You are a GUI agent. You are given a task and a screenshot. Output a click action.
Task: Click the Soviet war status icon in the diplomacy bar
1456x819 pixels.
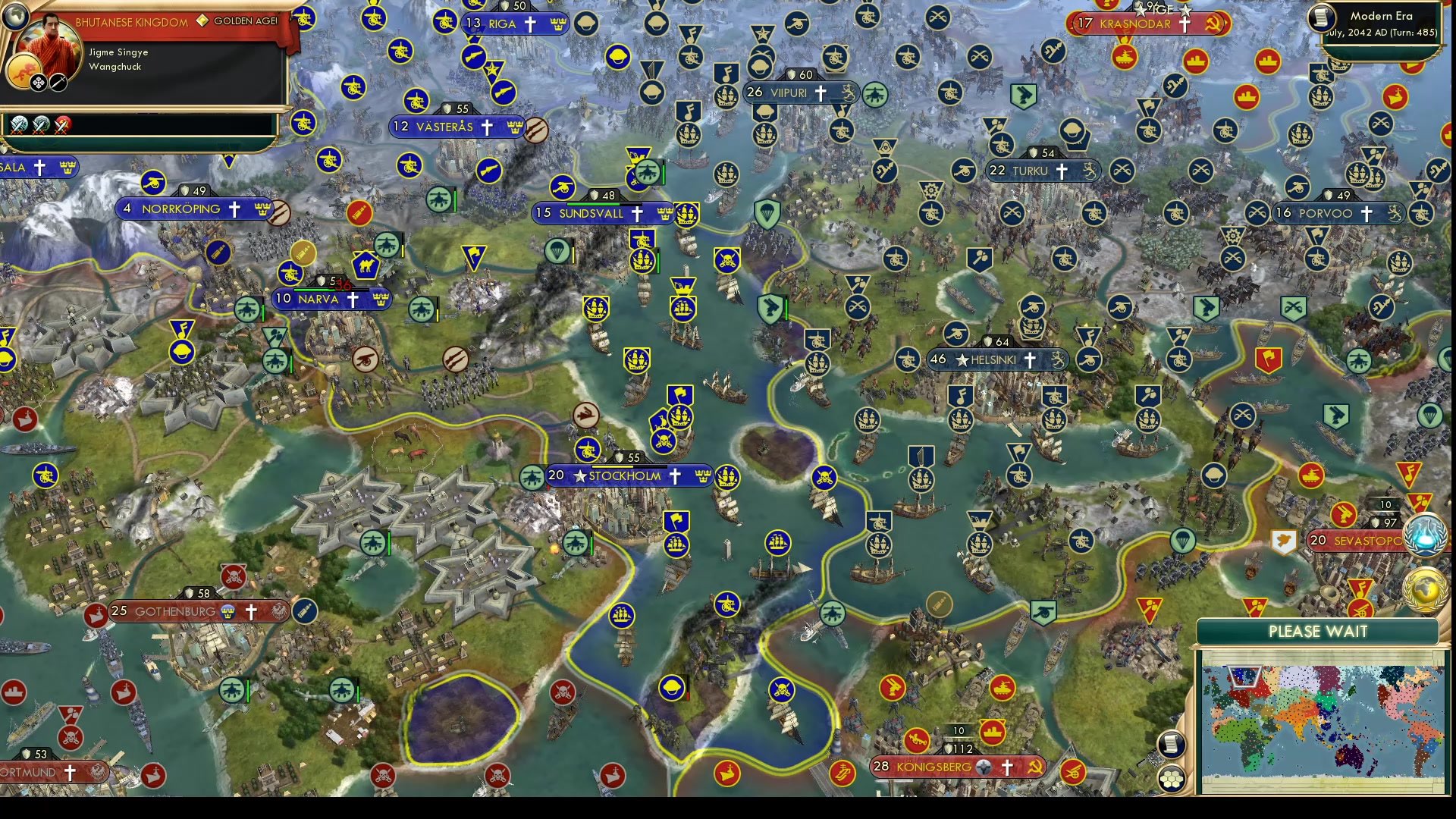coord(62,125)
